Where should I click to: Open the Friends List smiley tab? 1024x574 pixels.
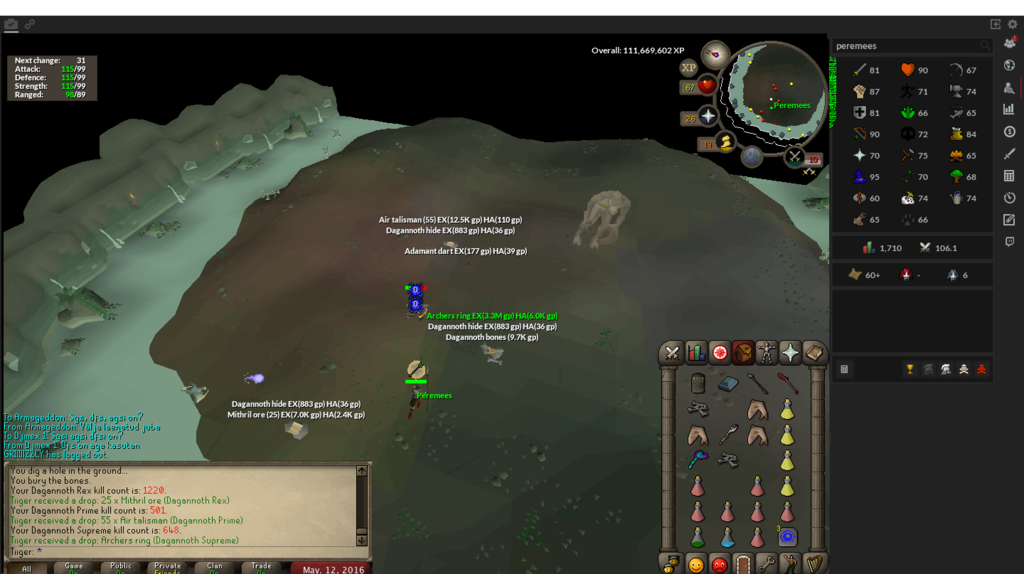click(x=695, y=564)
